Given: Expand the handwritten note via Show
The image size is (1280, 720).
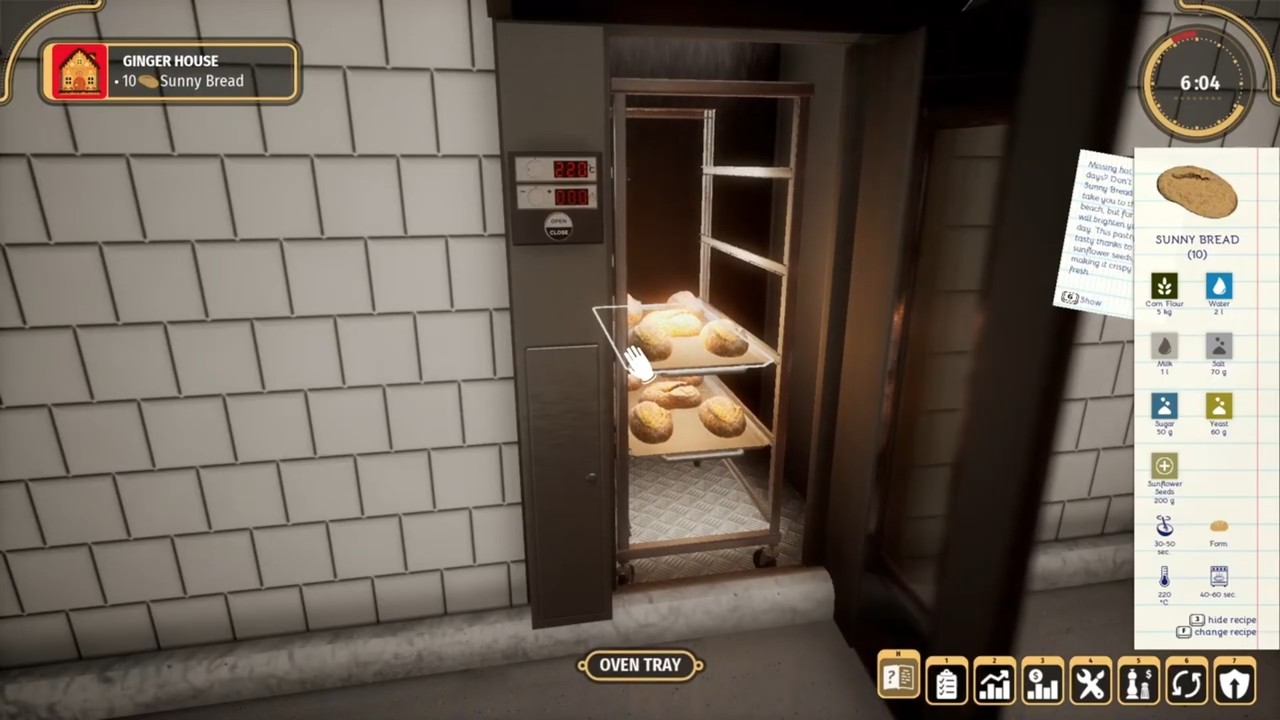Looking at the screenshot, I should (x=1080, y=299).
